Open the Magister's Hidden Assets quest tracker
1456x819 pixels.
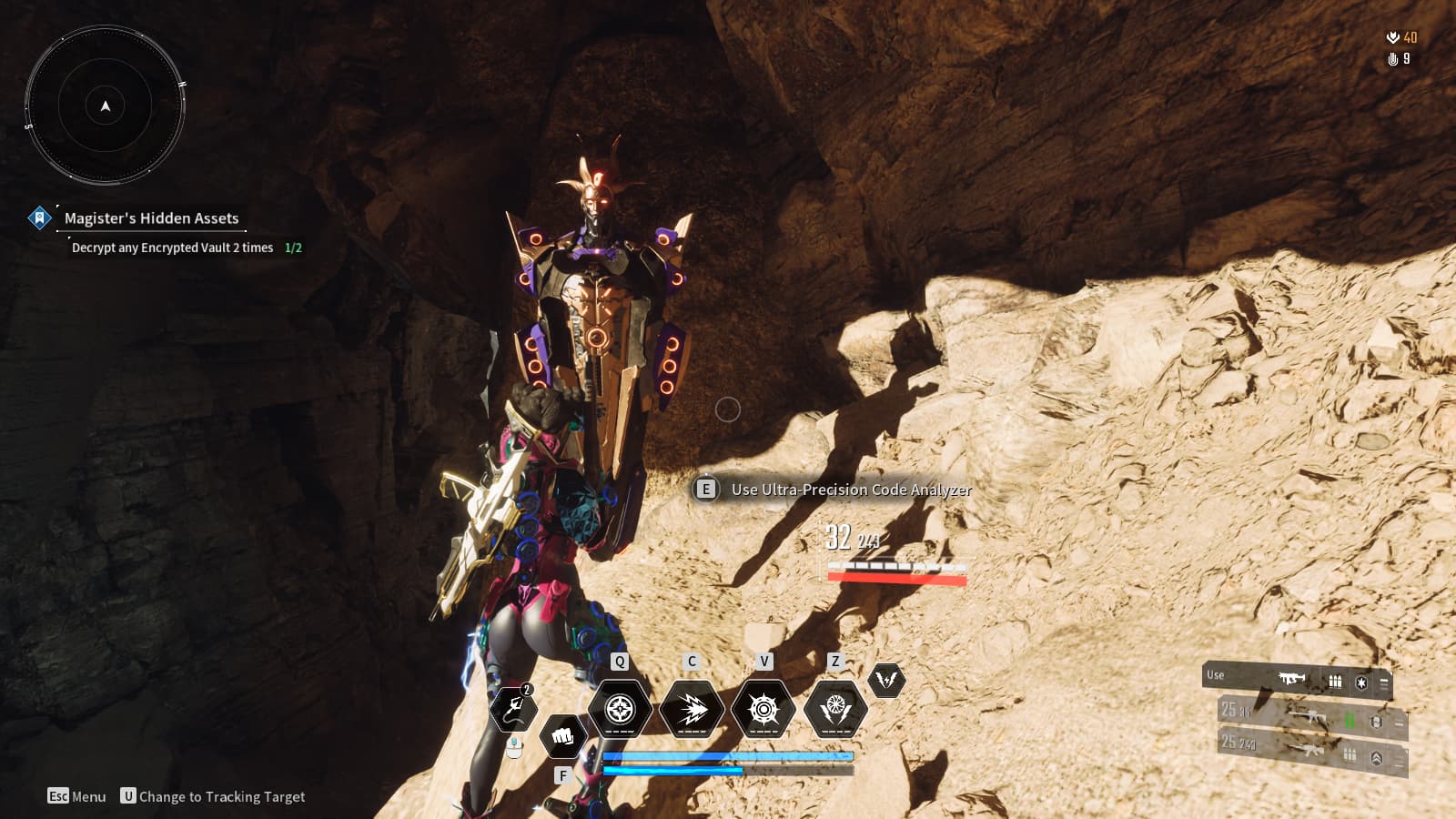click(151, 218)
